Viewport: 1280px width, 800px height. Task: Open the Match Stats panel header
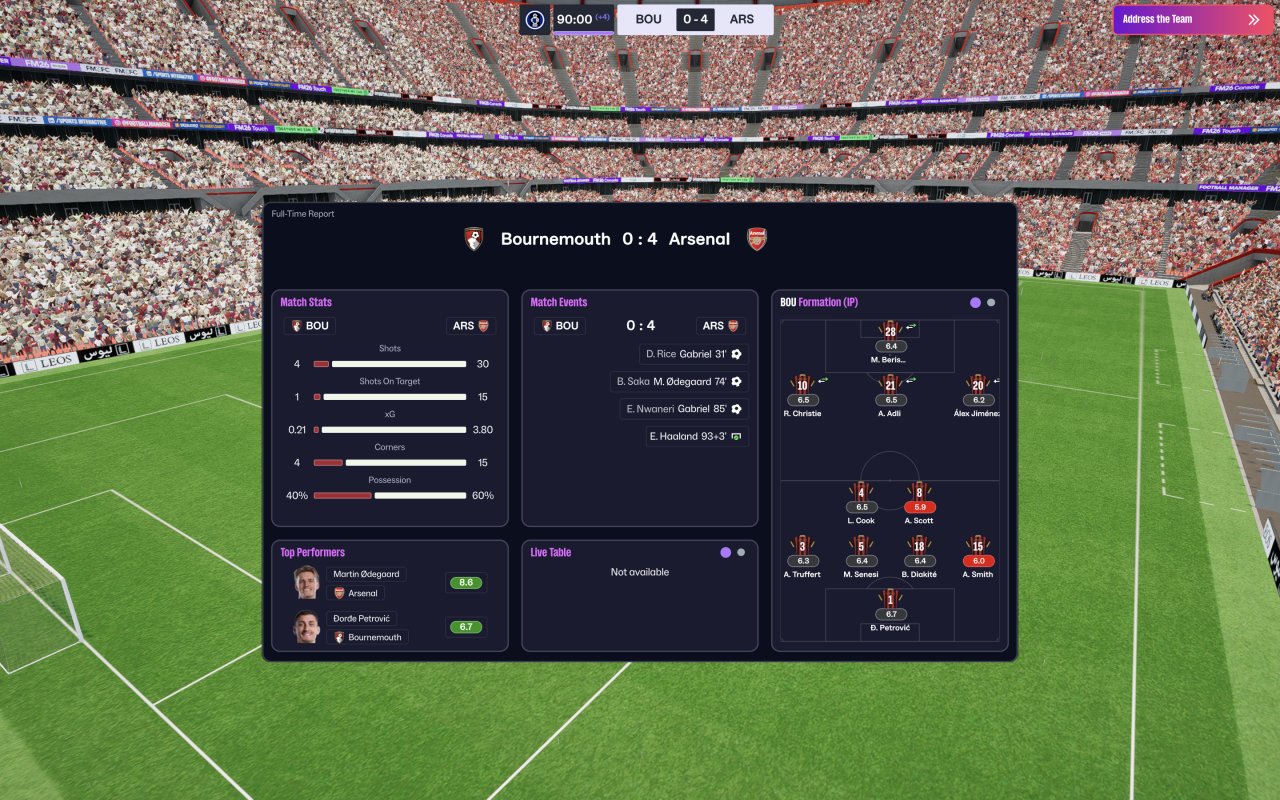pos(306,302)
